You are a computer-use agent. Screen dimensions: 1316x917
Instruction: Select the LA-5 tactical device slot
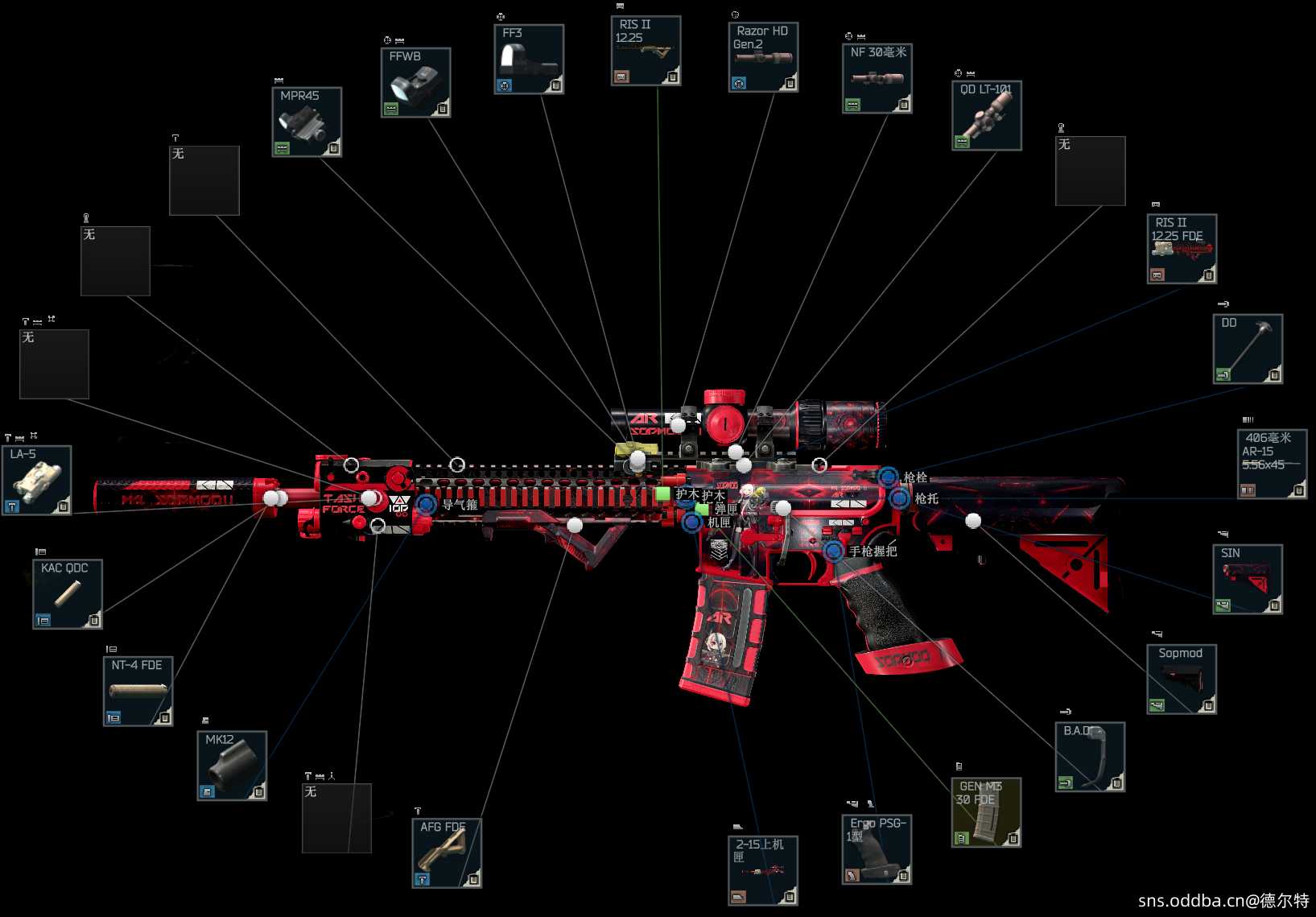point(37,481)
